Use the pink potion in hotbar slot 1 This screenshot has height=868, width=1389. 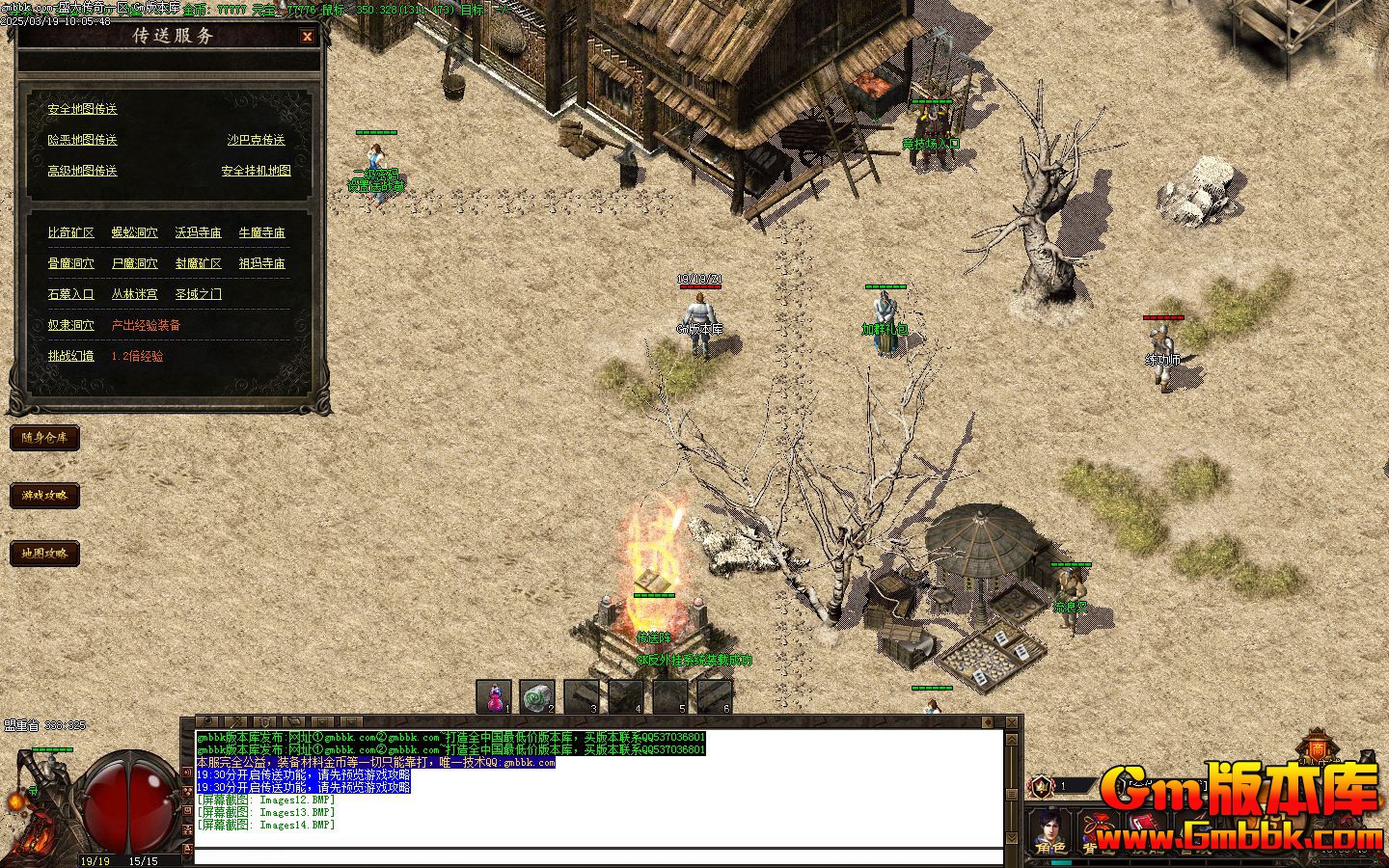click(x=494, y=696)
